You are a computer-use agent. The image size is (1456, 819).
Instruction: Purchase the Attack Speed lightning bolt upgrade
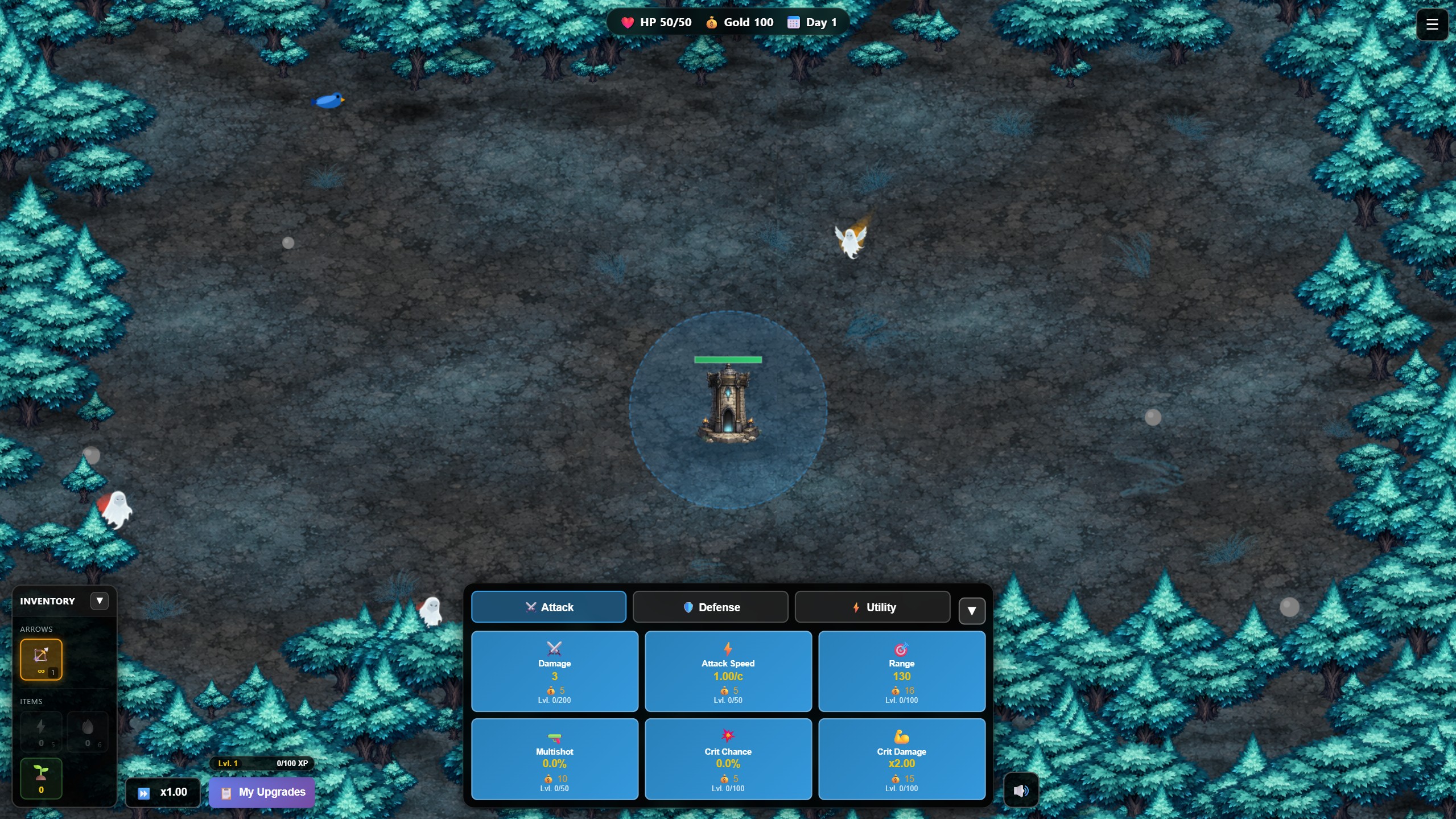coord(728,672)
